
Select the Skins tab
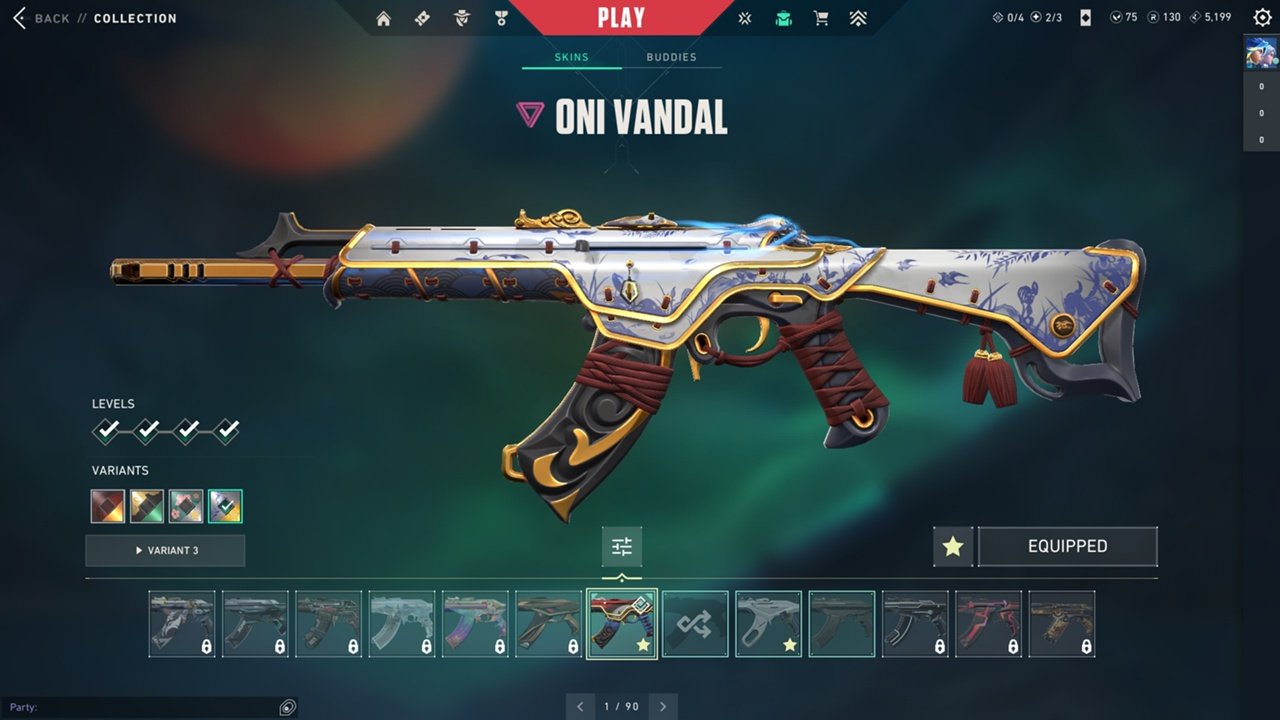pos(572,57)
